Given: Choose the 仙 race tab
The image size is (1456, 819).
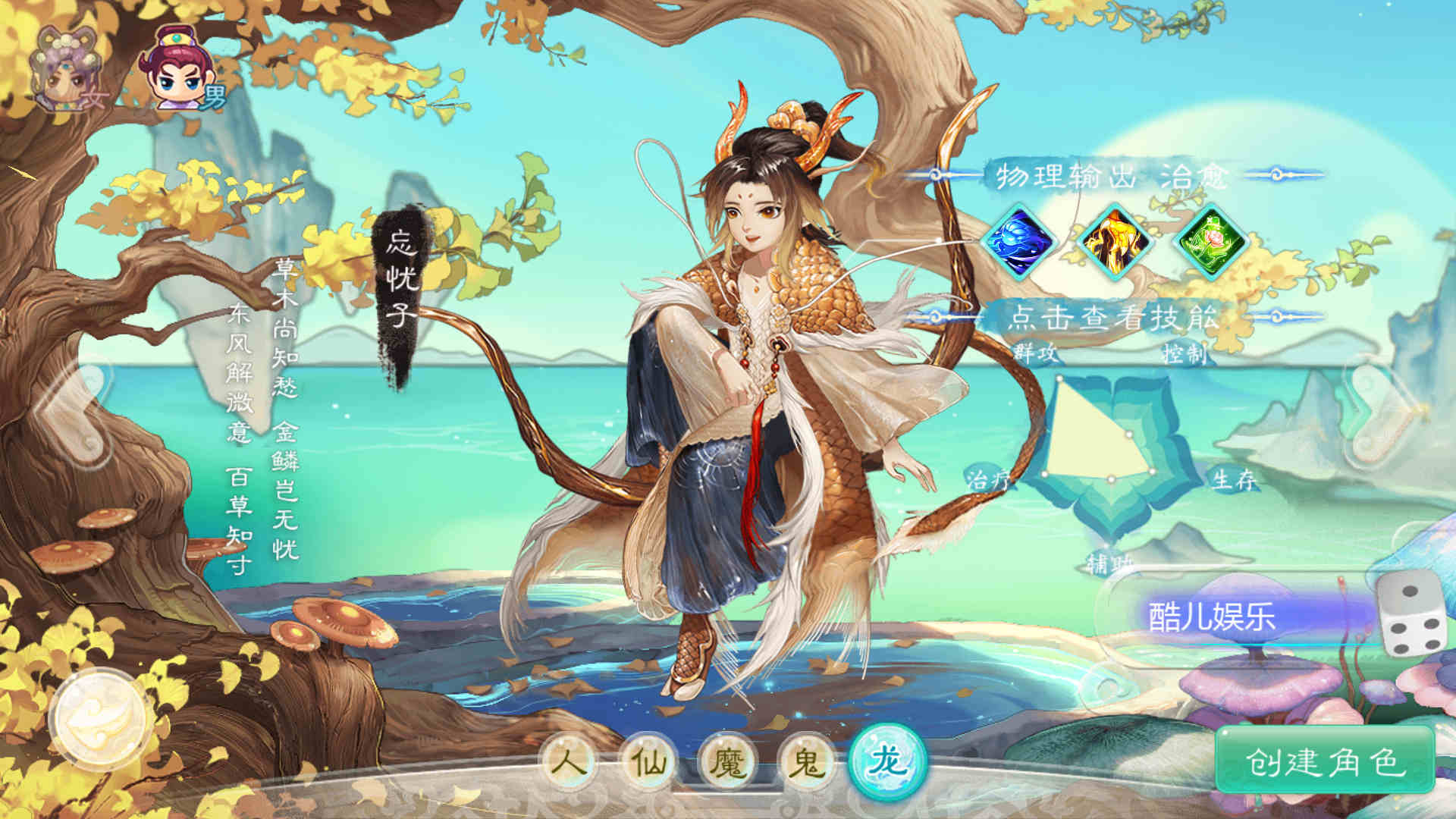Looking at the screenshot, I should point(648,759).
